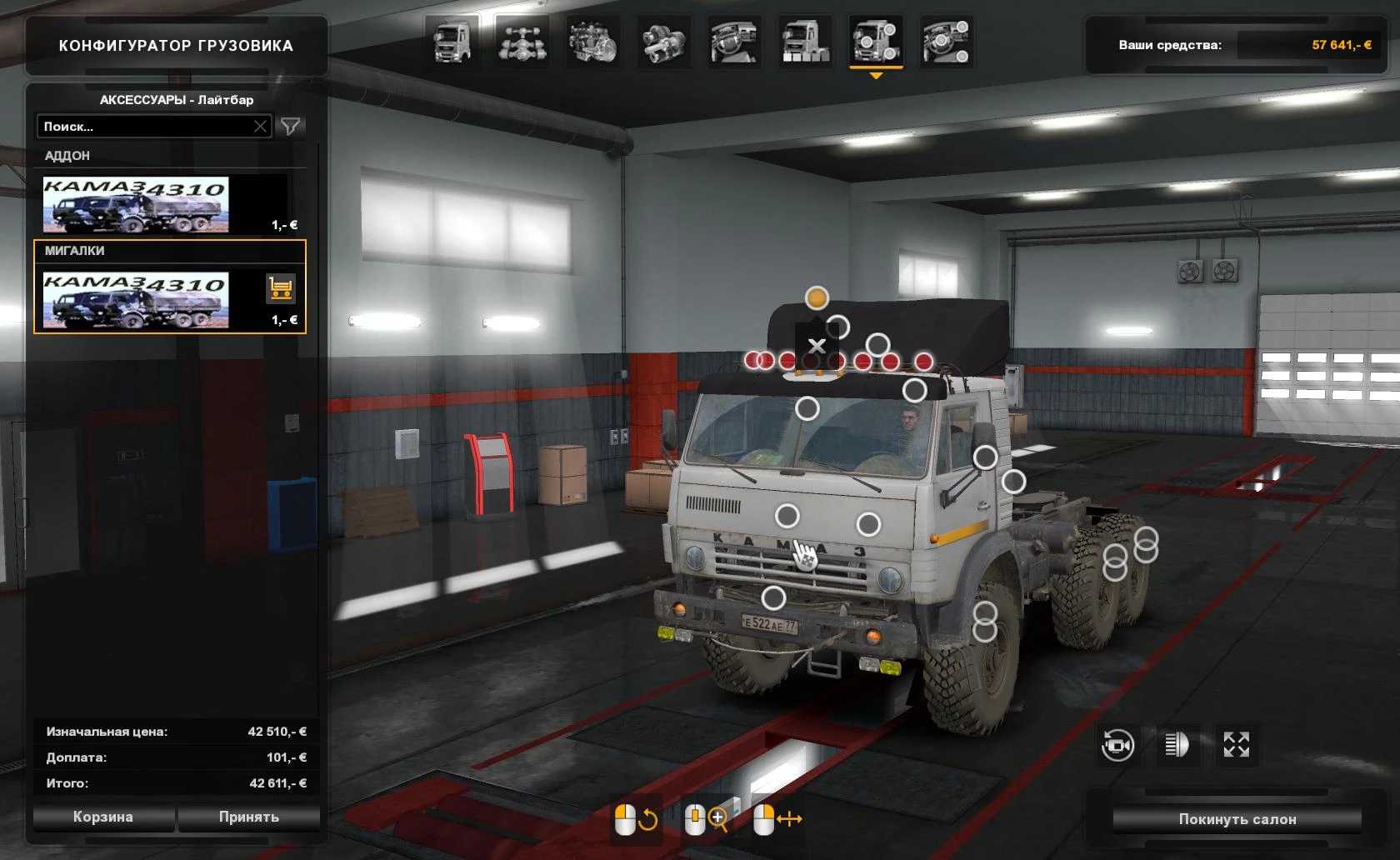Image resolution: width=1400 pixels, height=860 pixels.
Task: Close the selected accessory slot X marker
Action: (x=817, y=345)
